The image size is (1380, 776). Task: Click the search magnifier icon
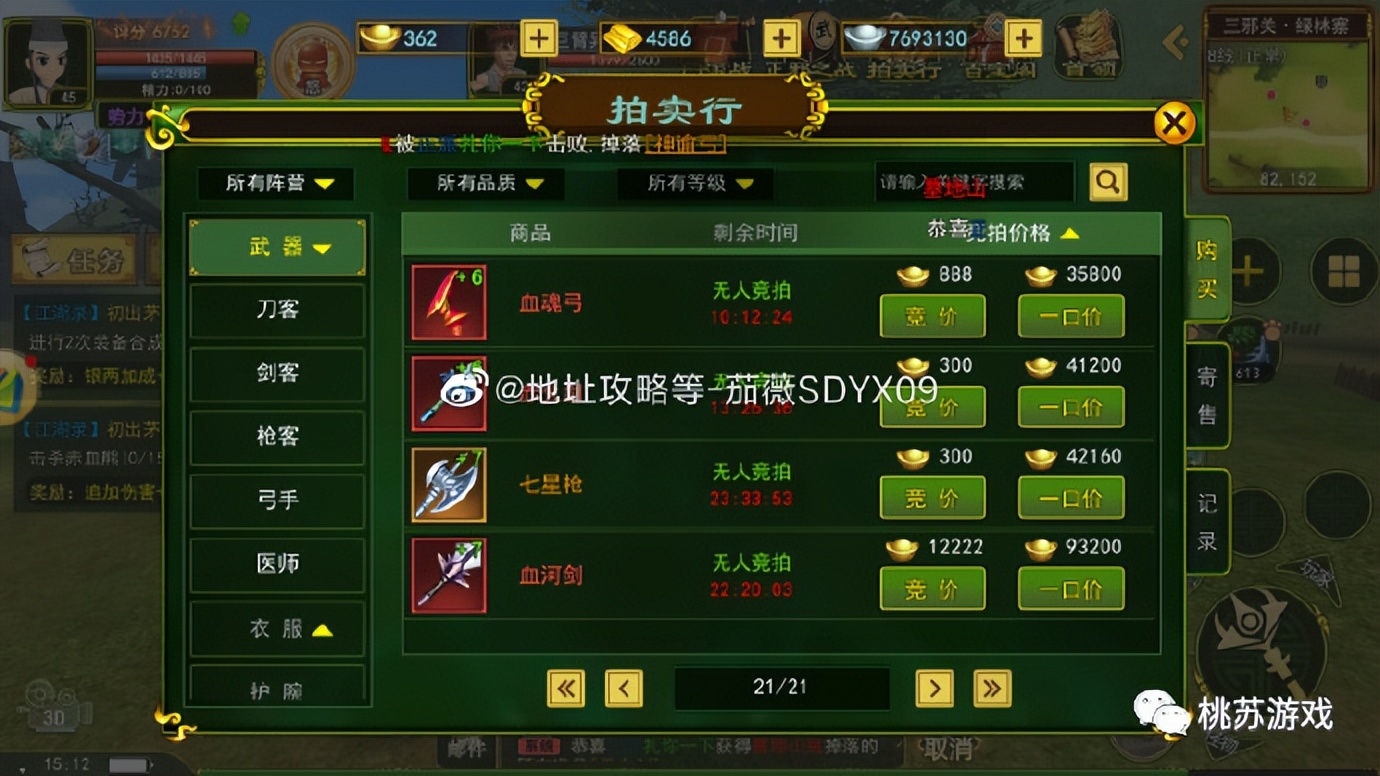click(1108, 183)
